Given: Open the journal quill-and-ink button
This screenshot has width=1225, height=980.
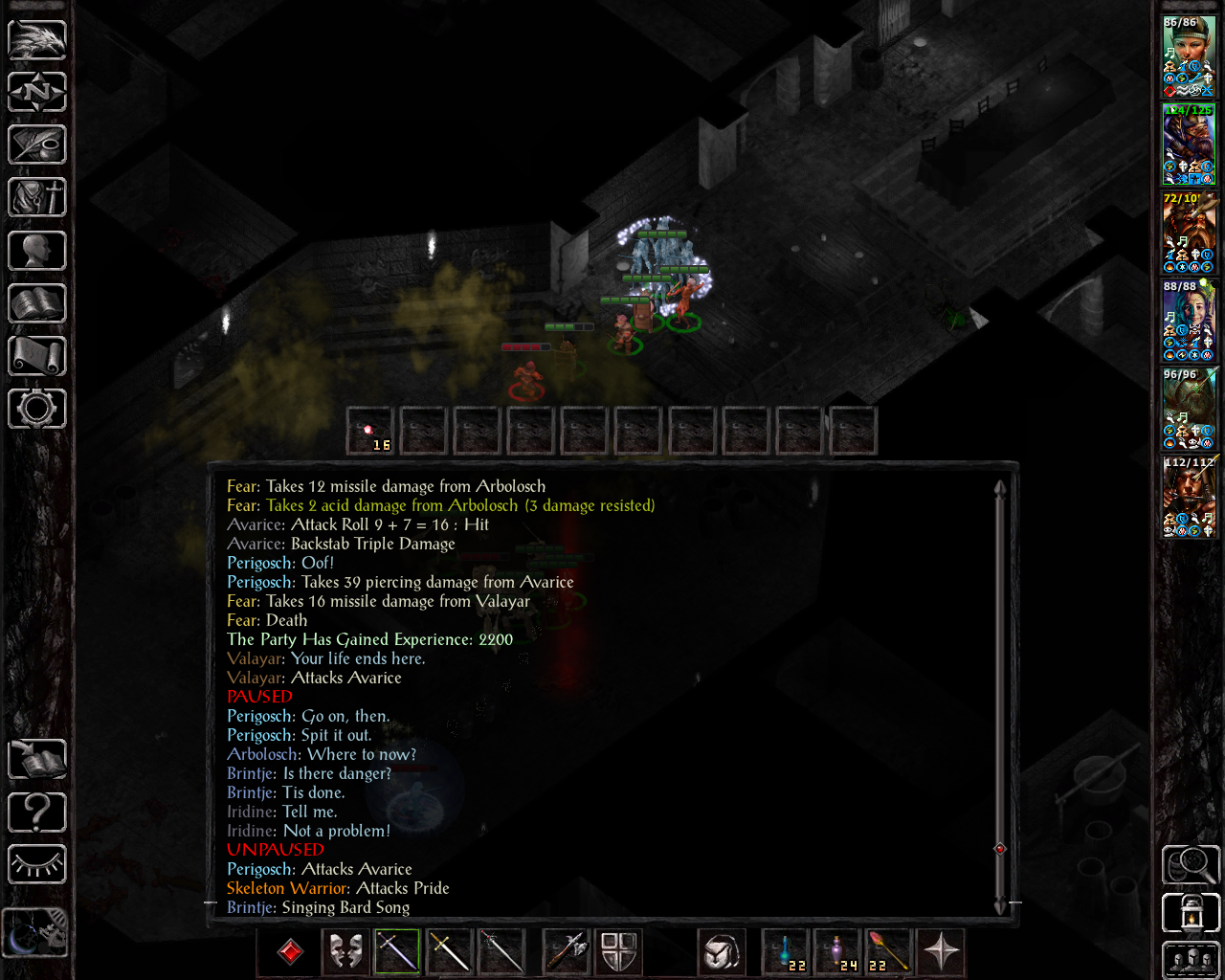Looking at the screenshot, I should tap(37, 145).
